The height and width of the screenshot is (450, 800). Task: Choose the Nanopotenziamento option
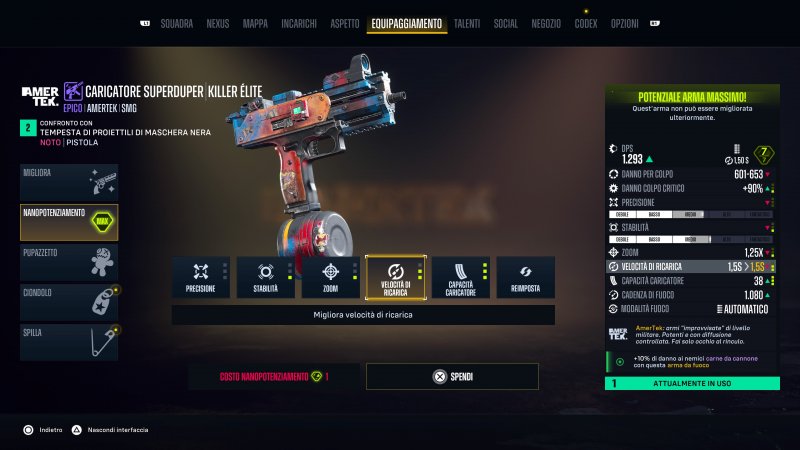point(69,222)
